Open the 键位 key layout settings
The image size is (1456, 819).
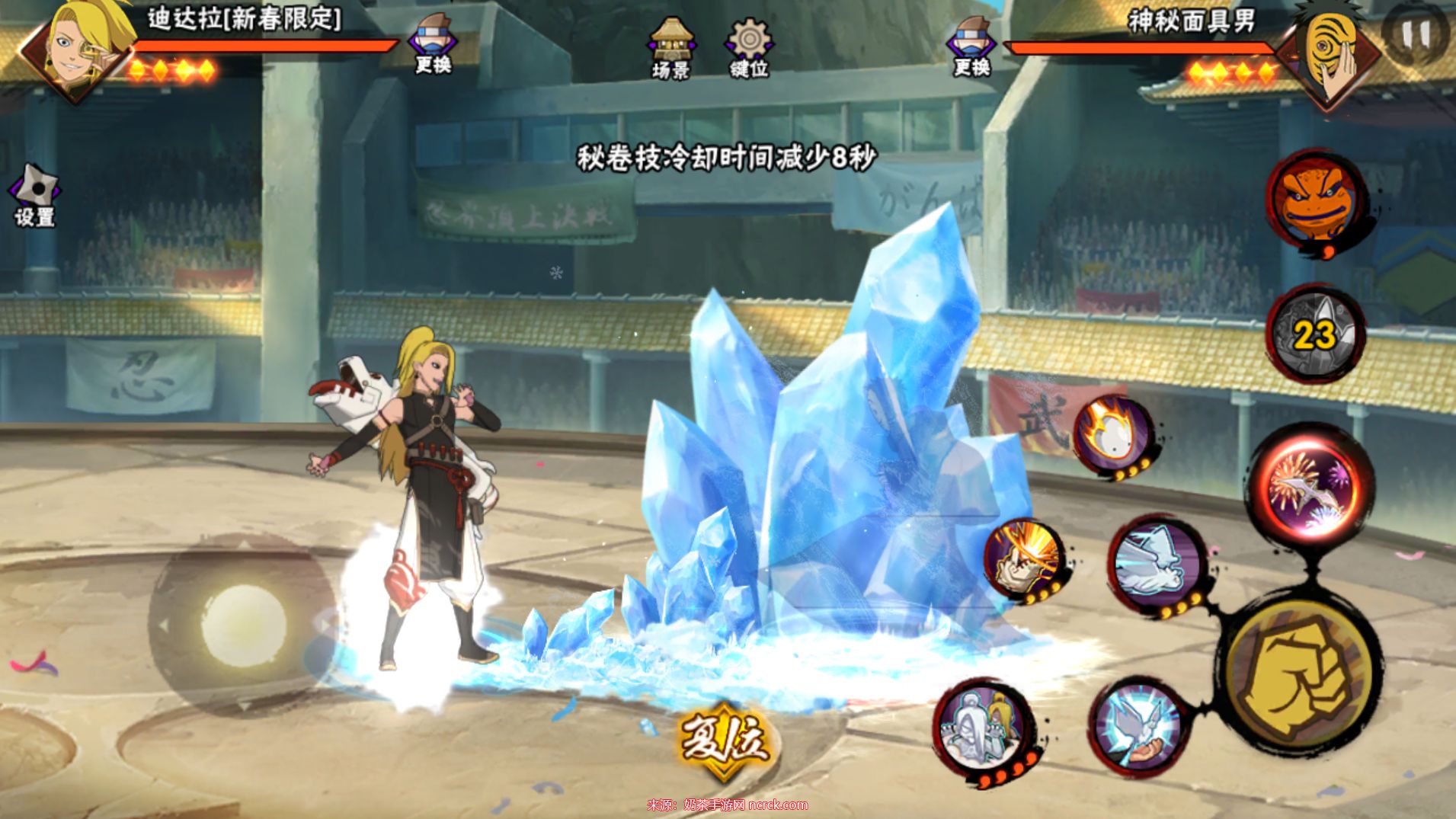click(749, 47)
